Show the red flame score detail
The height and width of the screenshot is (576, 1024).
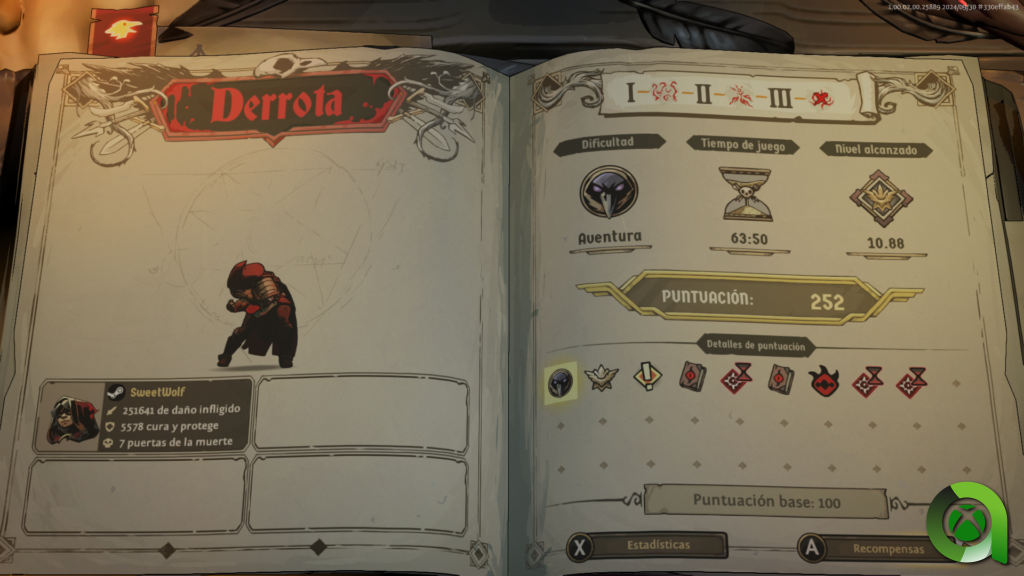(x=824, y=380)
